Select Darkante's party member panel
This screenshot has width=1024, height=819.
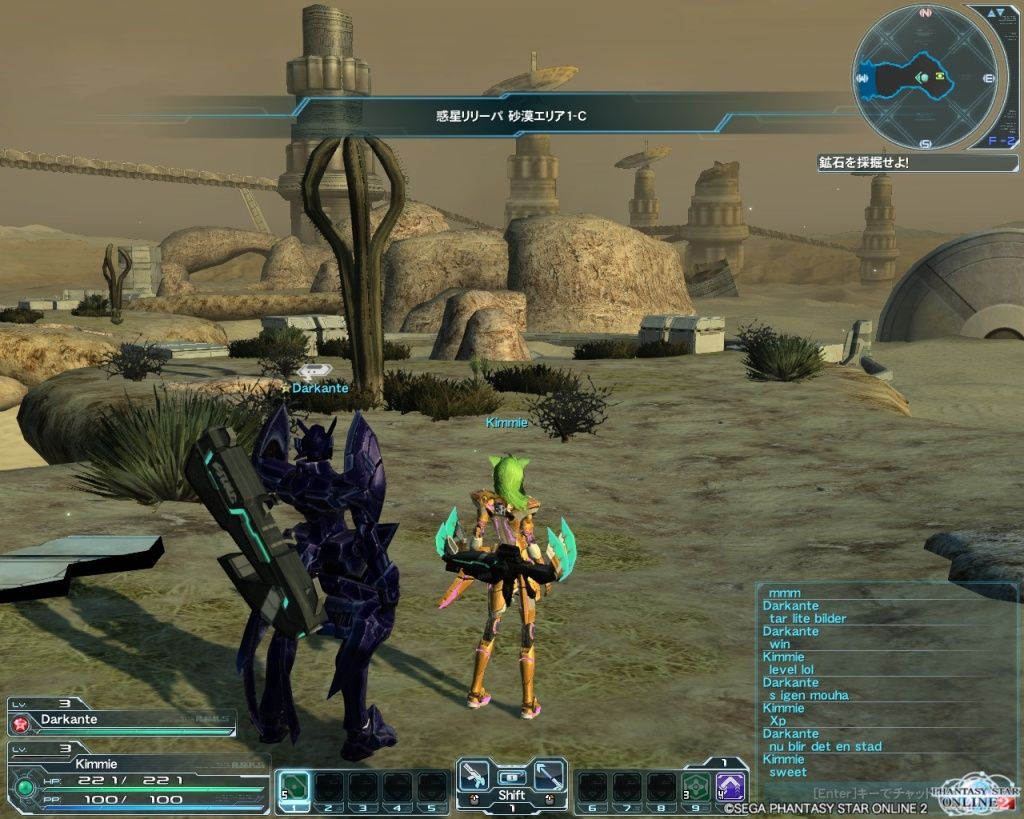[122, 720]
